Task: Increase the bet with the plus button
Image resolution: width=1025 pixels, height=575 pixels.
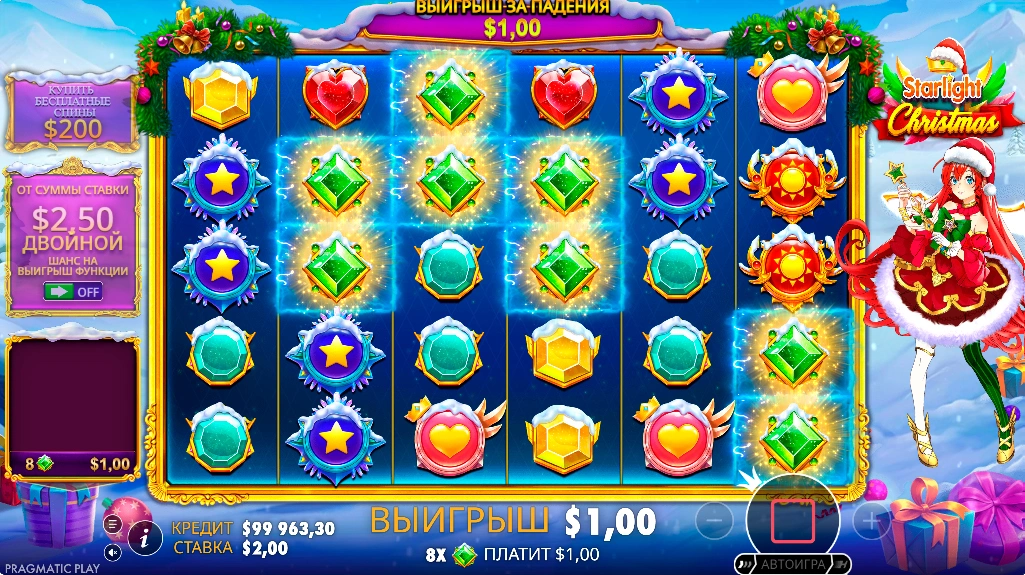Action: click(x=872, y=521)
